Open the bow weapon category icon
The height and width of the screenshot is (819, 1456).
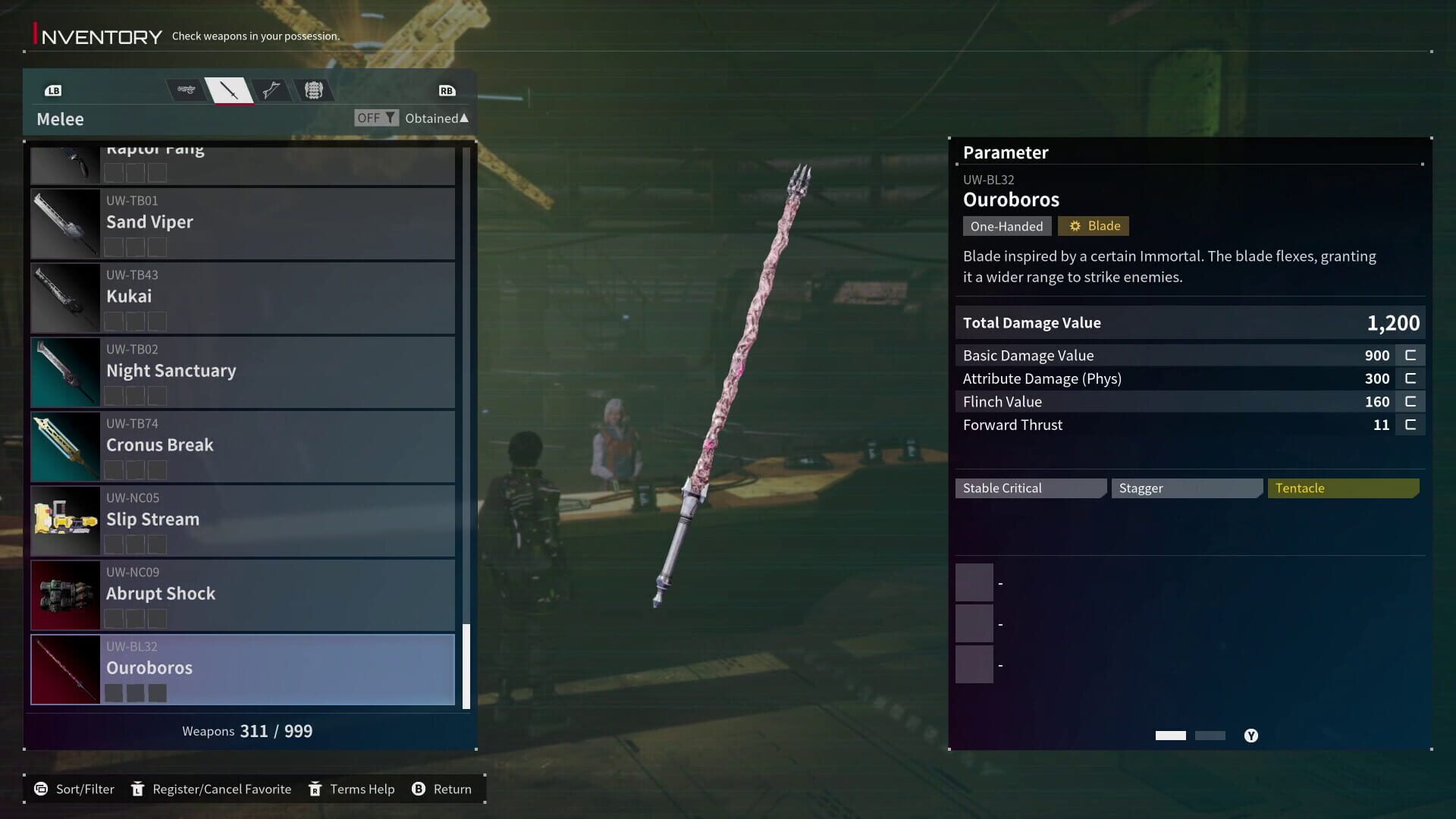(271, 89)
